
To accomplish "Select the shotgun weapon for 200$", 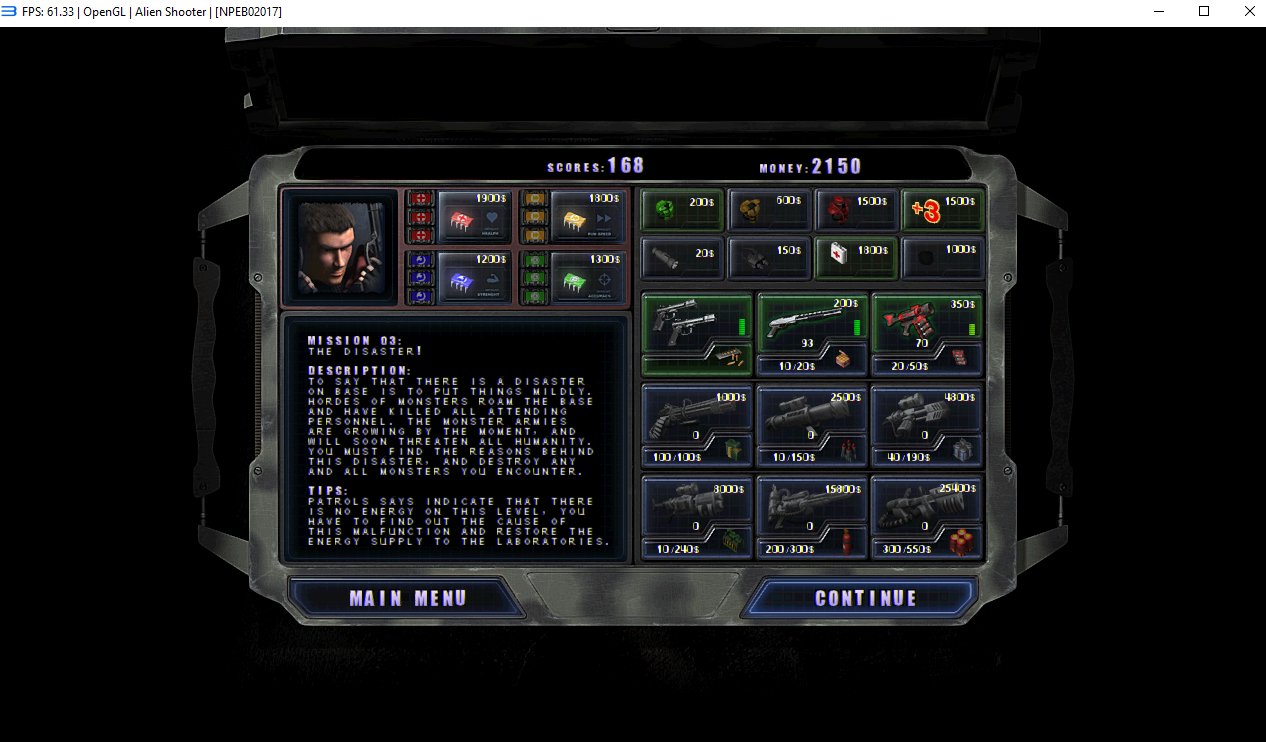I will click(812, 322).
